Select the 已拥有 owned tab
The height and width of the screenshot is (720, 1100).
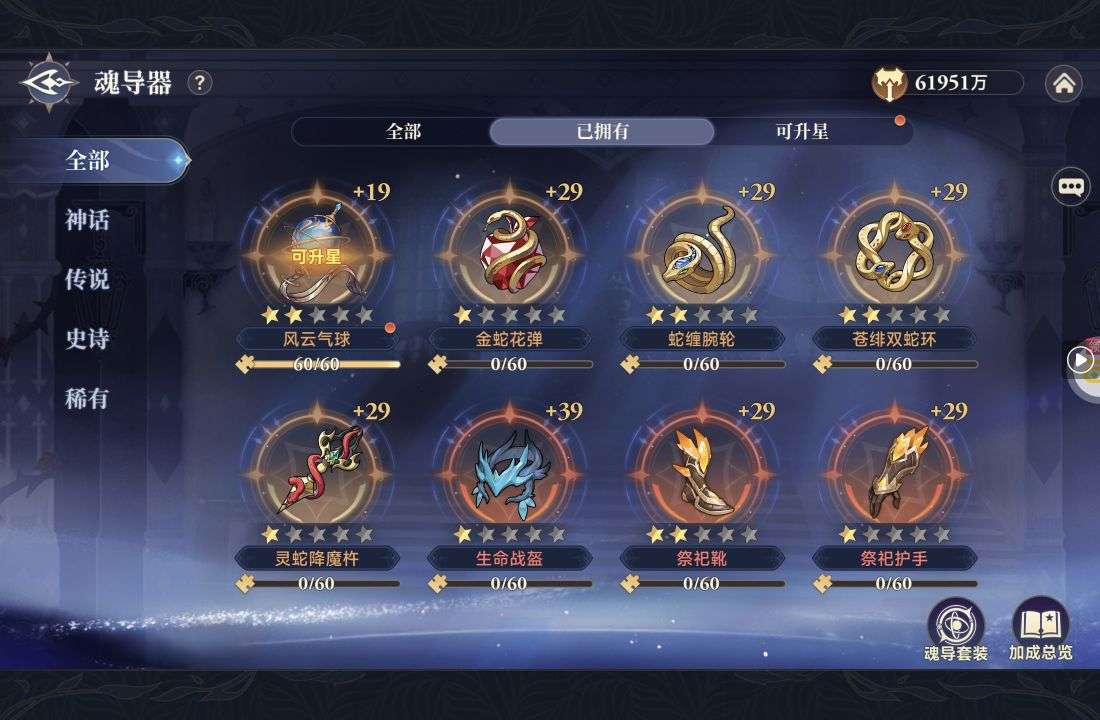click(602, 132)
